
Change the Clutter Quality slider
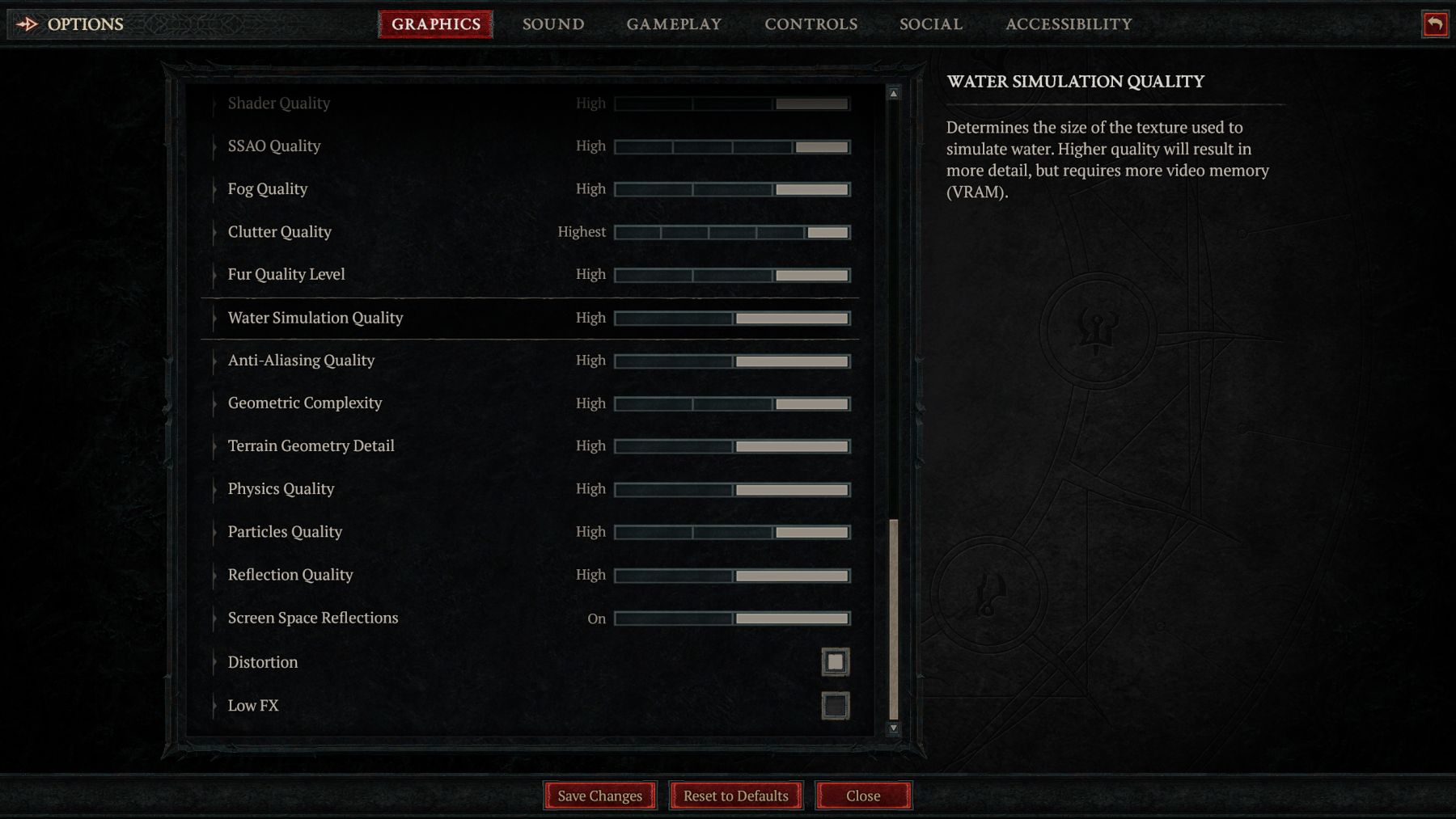click(x=732, y=233)
